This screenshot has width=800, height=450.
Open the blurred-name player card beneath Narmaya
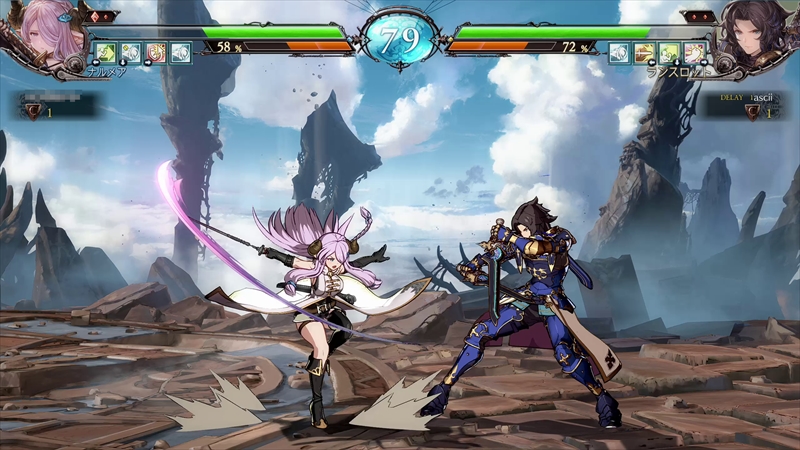[55, 105]
